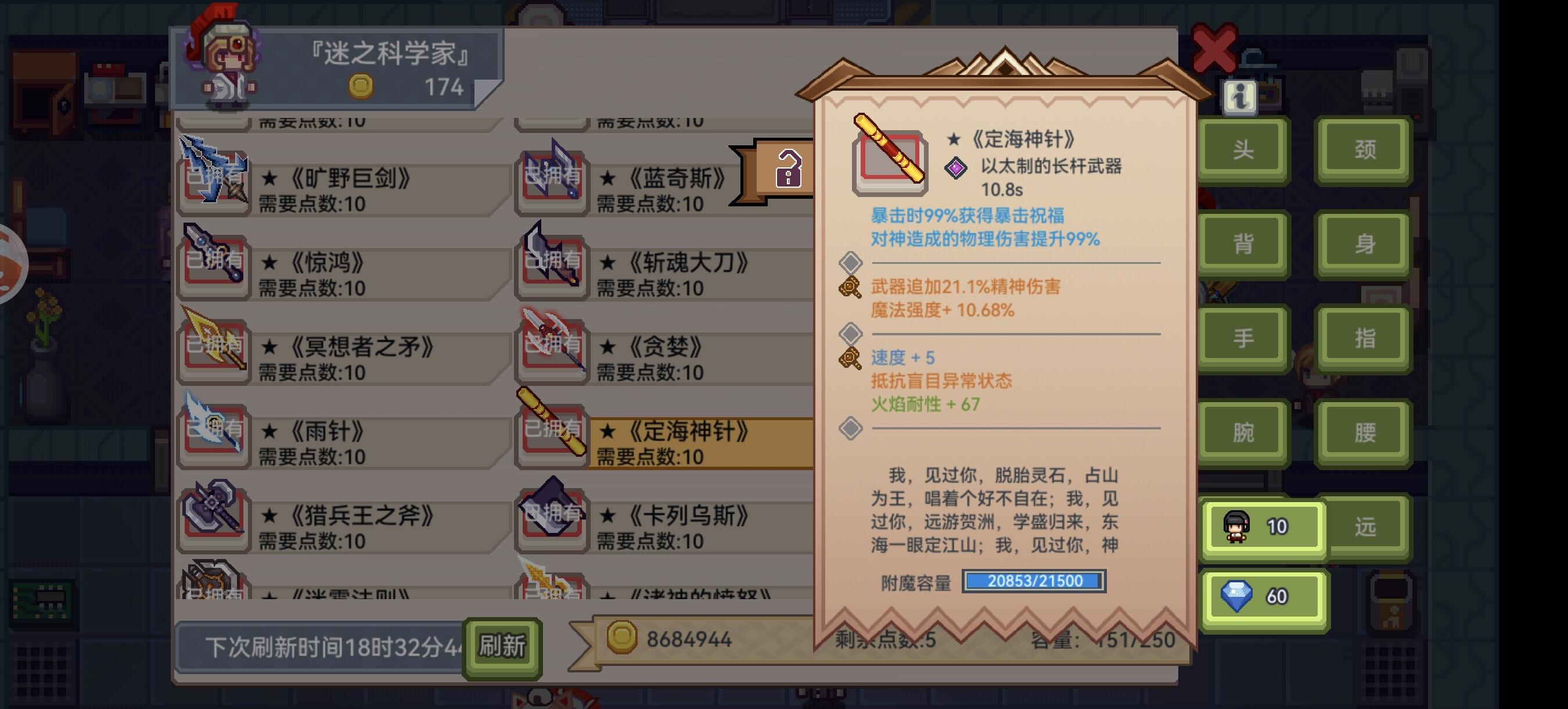1568x709 pixels.
Task: Expand the second enchantment divider diamond
Action: 851,334
